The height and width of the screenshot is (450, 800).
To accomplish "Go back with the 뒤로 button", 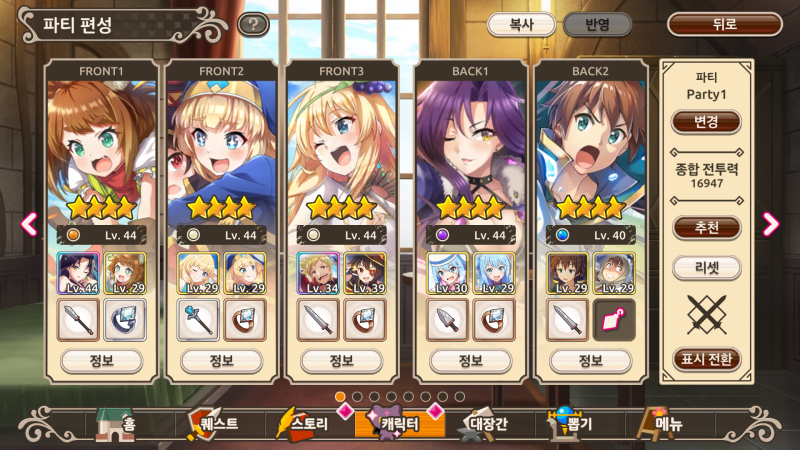I will pos(725,25).
